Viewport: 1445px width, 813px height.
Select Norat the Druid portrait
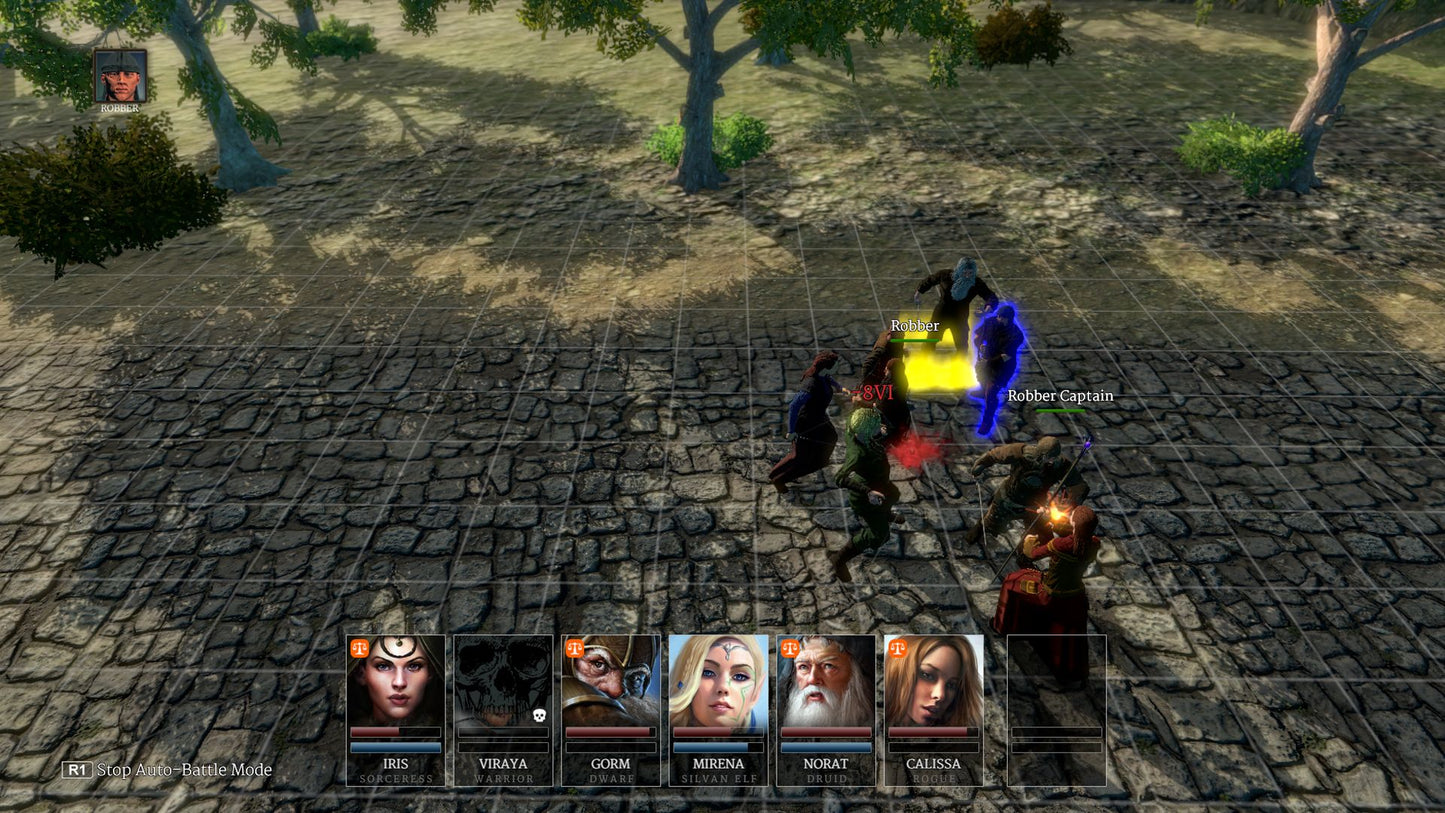pyautogui.click(x=826, y=681)
